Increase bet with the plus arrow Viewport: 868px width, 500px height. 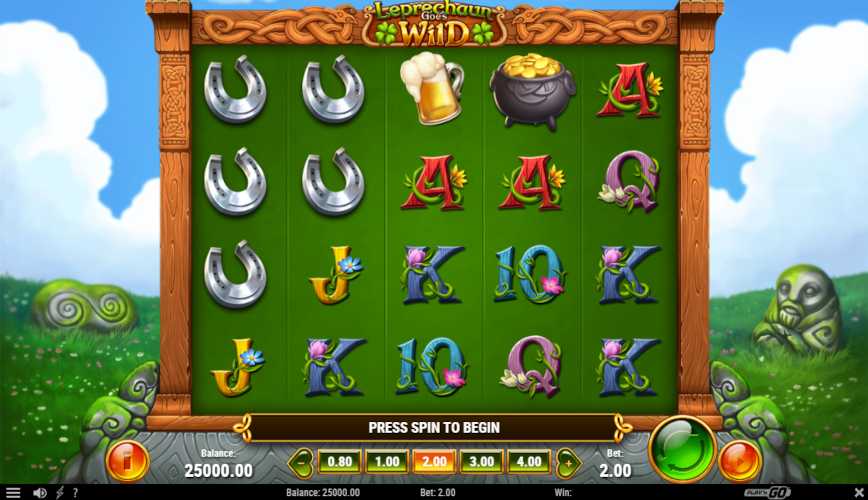coord(567,463)
